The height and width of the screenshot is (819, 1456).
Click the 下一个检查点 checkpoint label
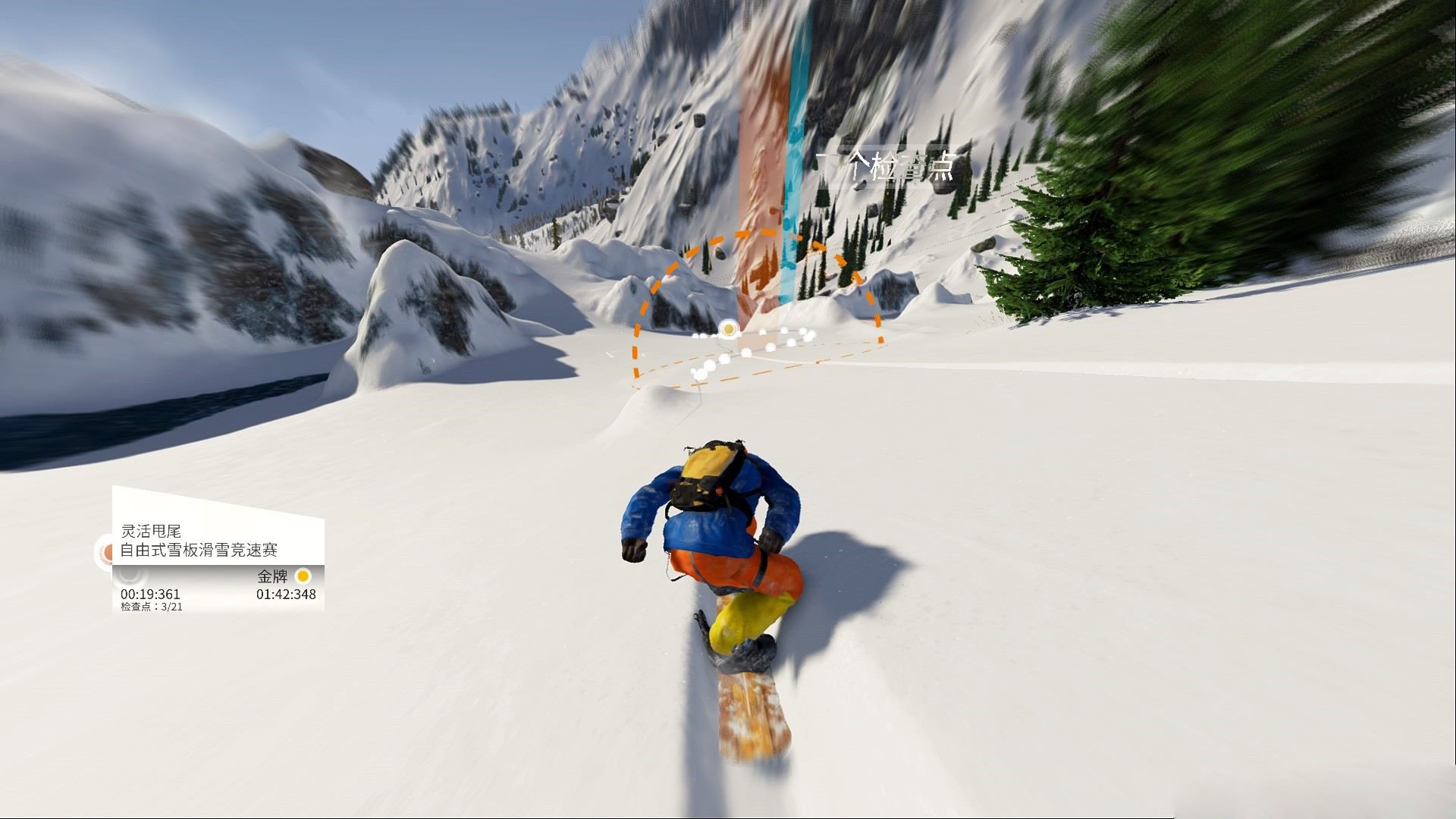click(x=884, y=167)
